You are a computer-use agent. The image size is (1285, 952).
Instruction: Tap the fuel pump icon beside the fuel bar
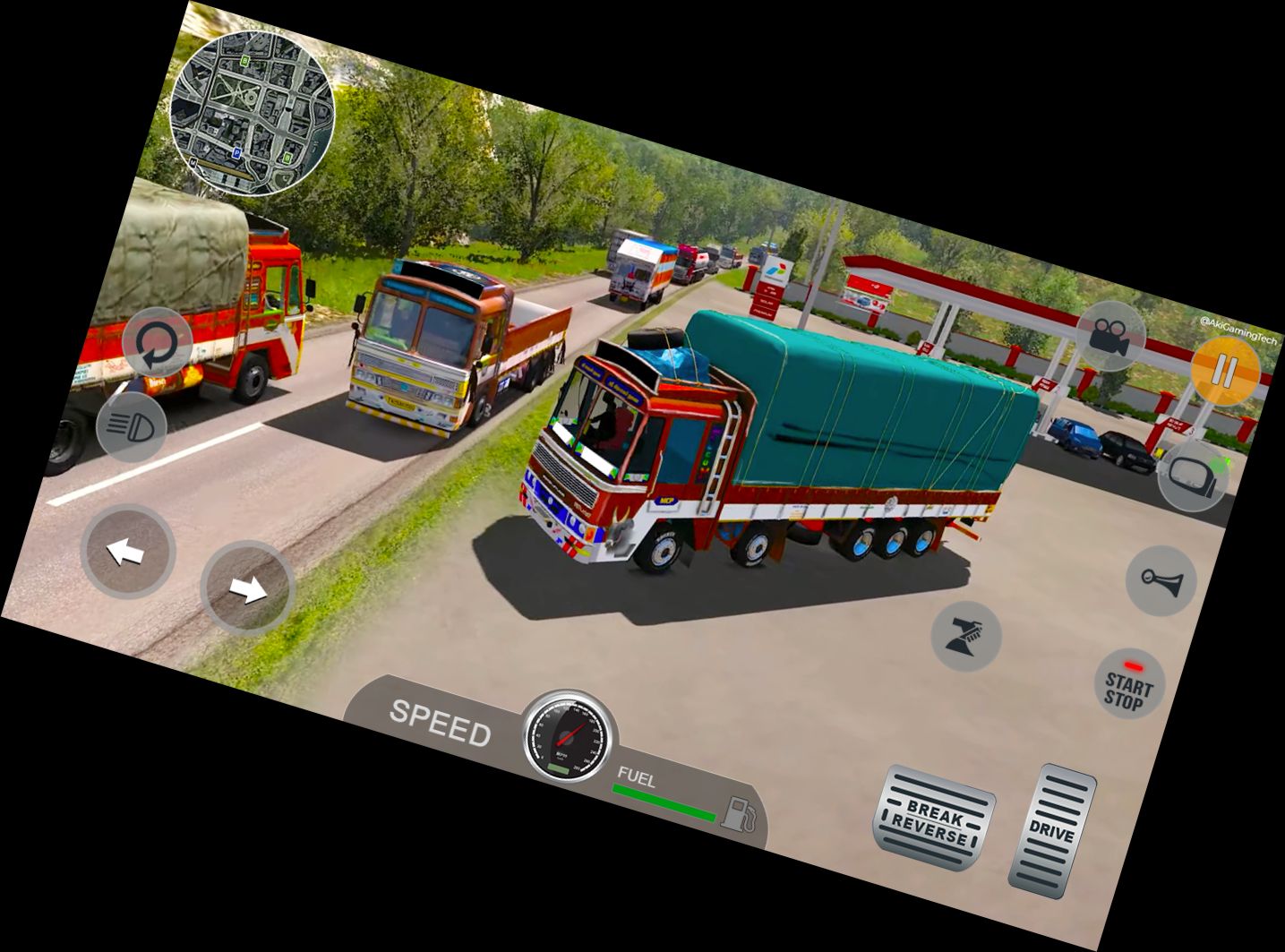click(741, 815)
